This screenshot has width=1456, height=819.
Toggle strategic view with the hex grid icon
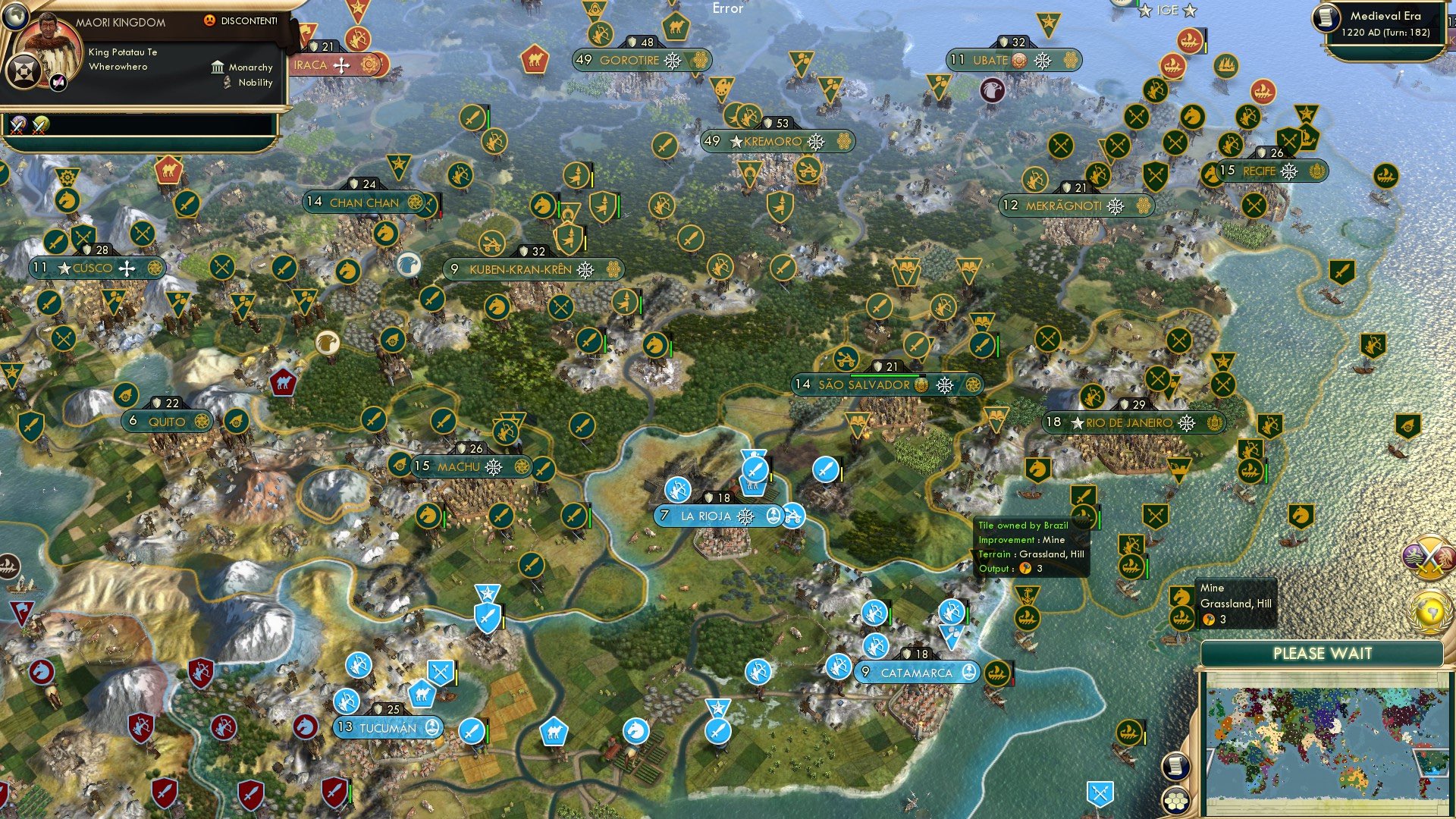point(1176,802)
